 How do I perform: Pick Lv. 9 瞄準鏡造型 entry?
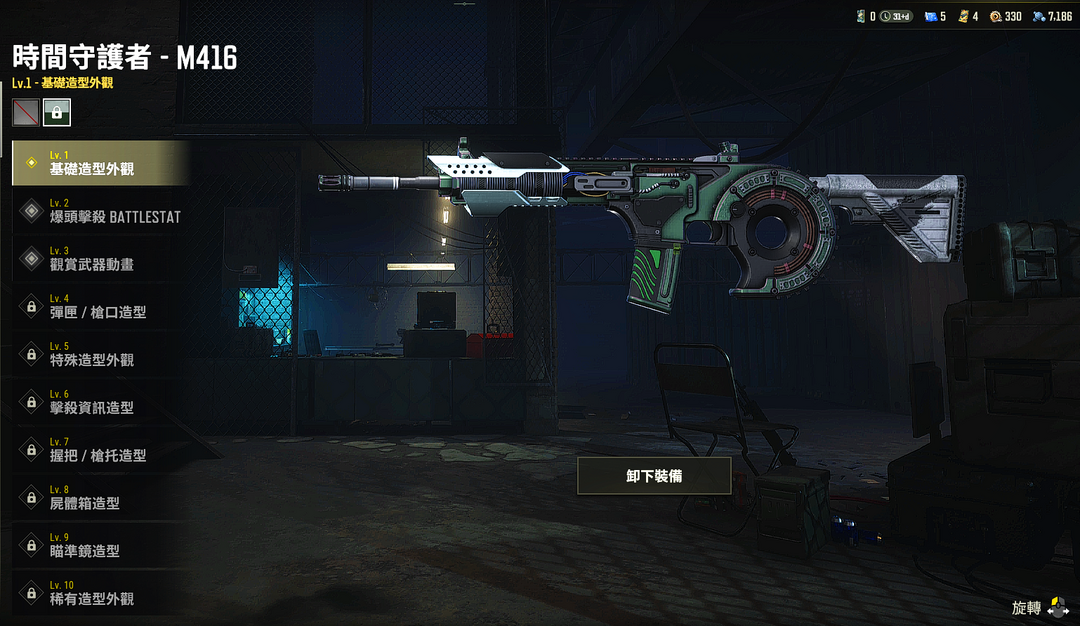point(98,545)
